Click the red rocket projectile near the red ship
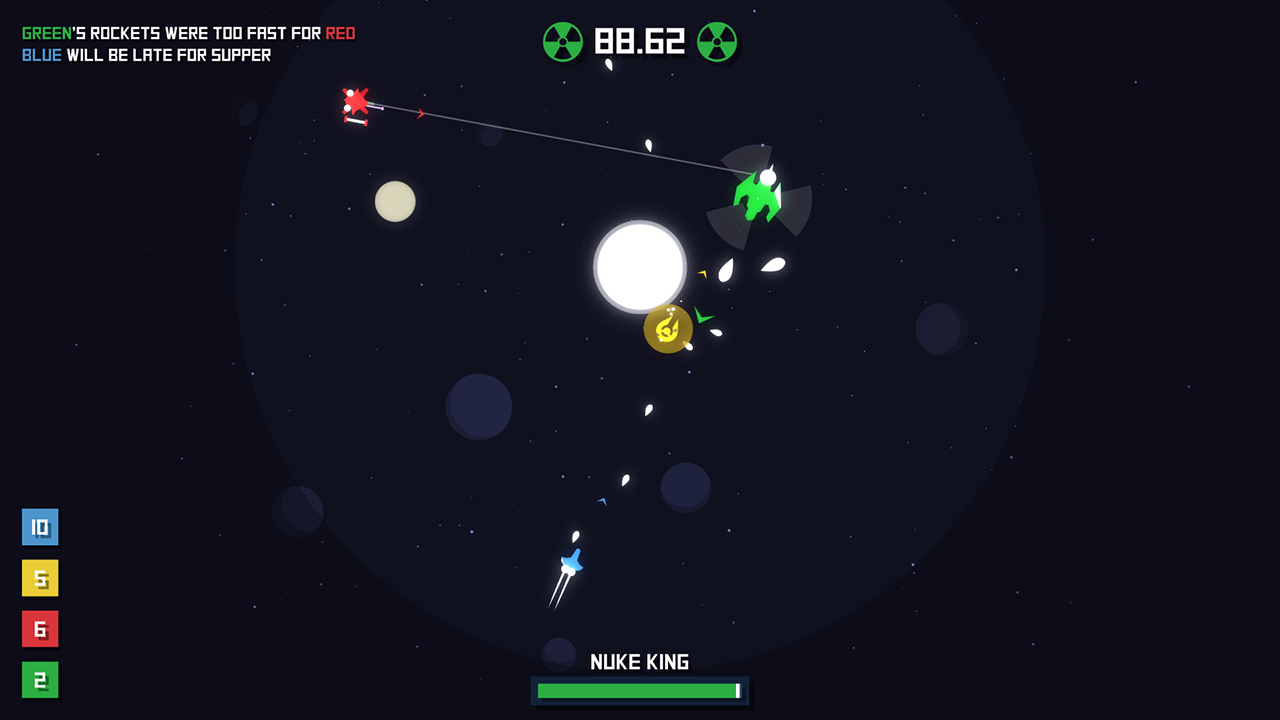This screenshot has width=1280, height=720. click(420, 114)
